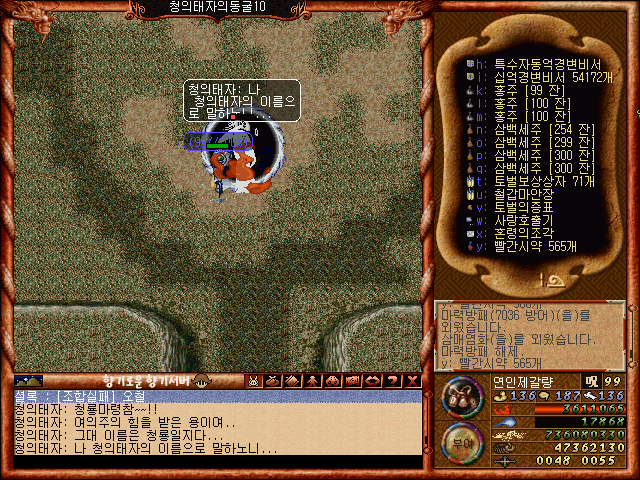Viewport: 640px width, 480px height.
Task: Open the pouch icon in the toolbar
Action: click(x=273, y=381)
